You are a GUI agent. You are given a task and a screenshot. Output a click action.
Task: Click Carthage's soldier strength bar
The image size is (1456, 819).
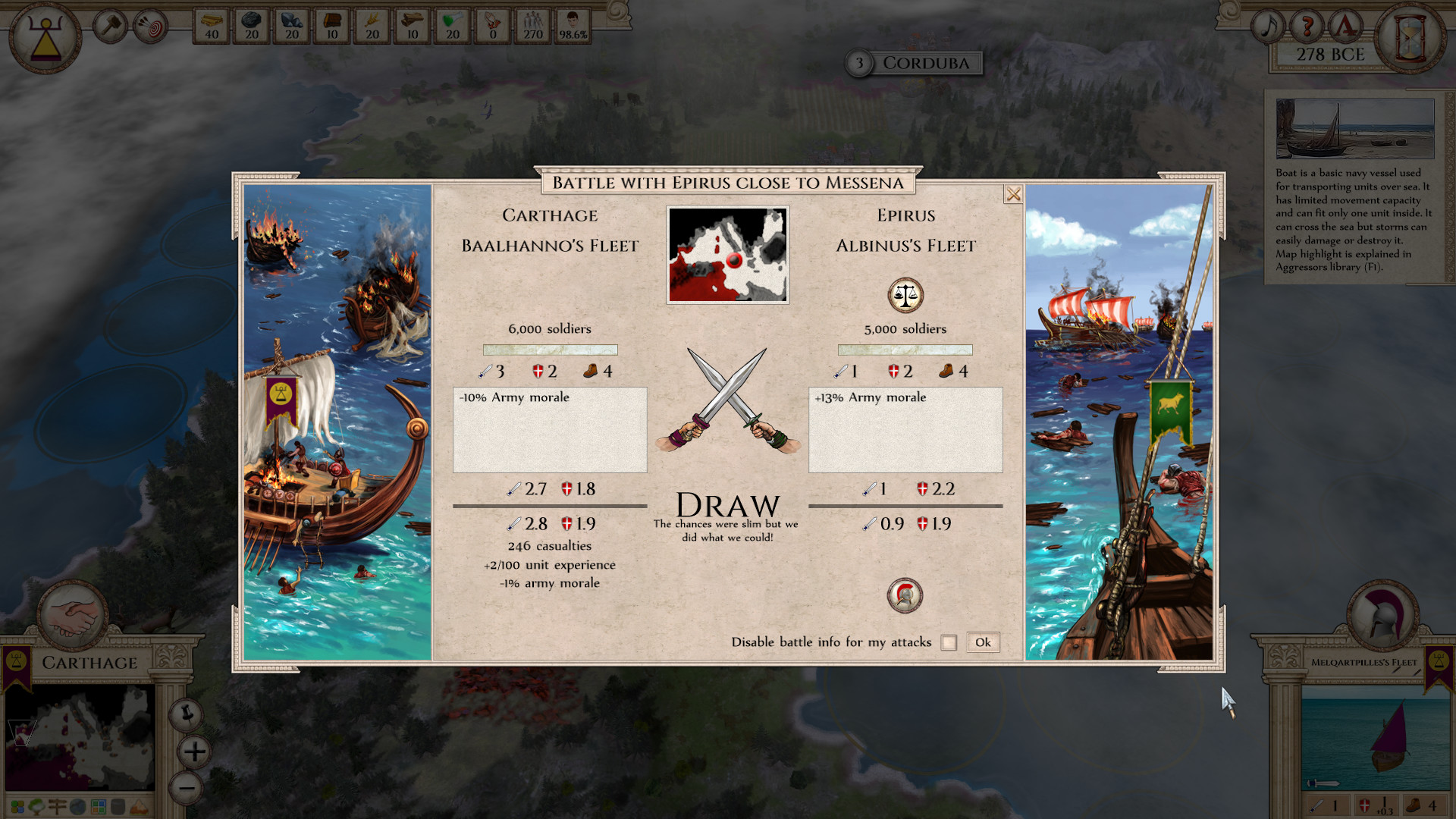coord(550,350)
